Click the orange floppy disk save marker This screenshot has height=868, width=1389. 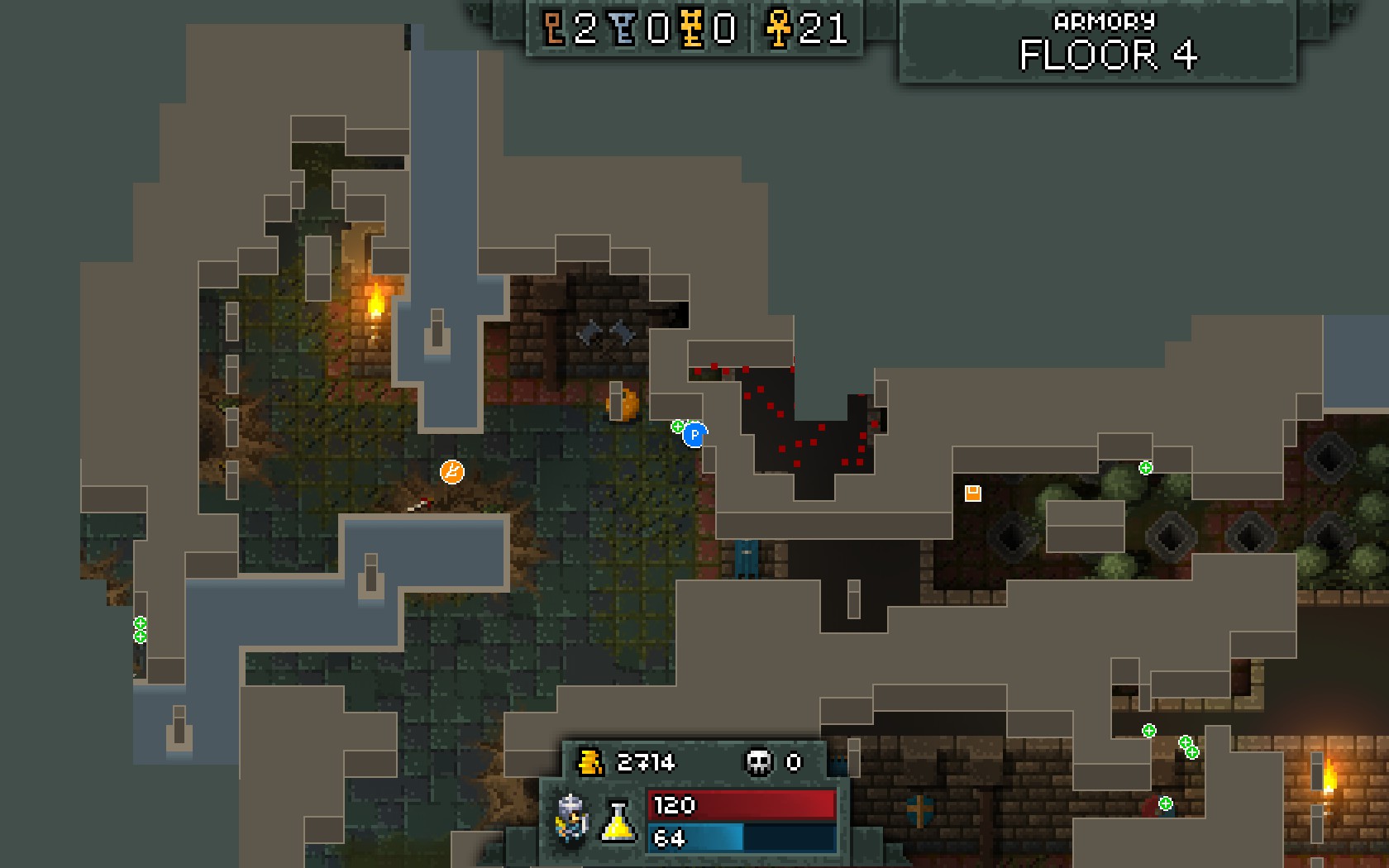tap(972, 494)
